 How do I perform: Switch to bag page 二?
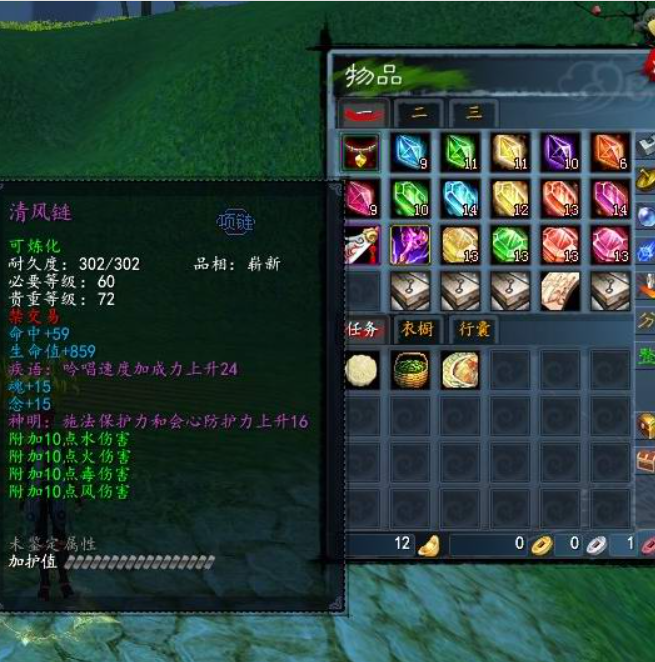pyautogui.click(x=419, y=114)
